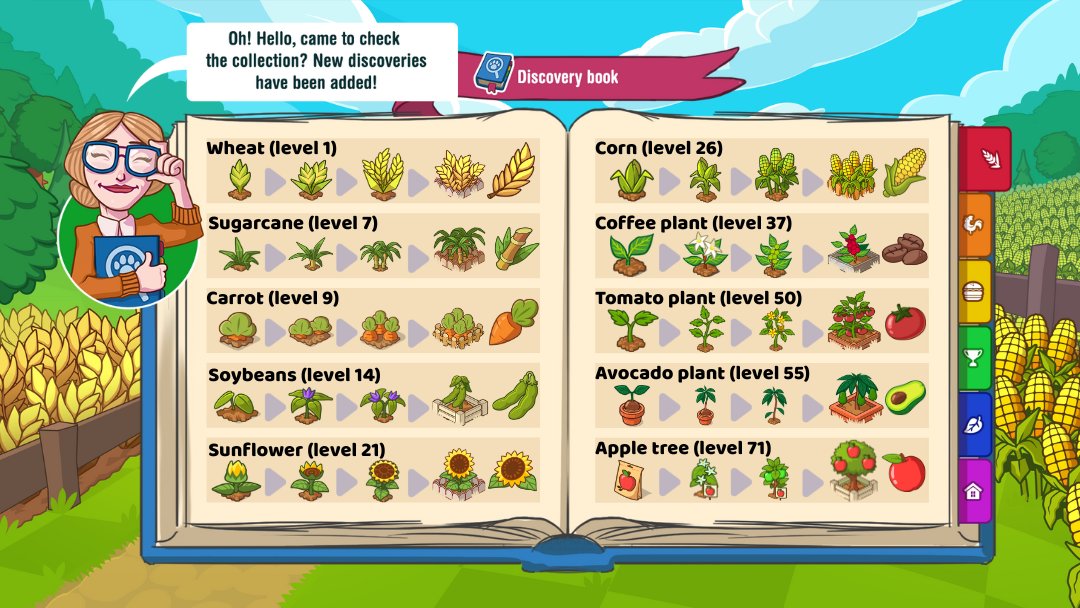Open the yellow burger tab
The width and height of the screenshot is (1080, 608).
976,292
